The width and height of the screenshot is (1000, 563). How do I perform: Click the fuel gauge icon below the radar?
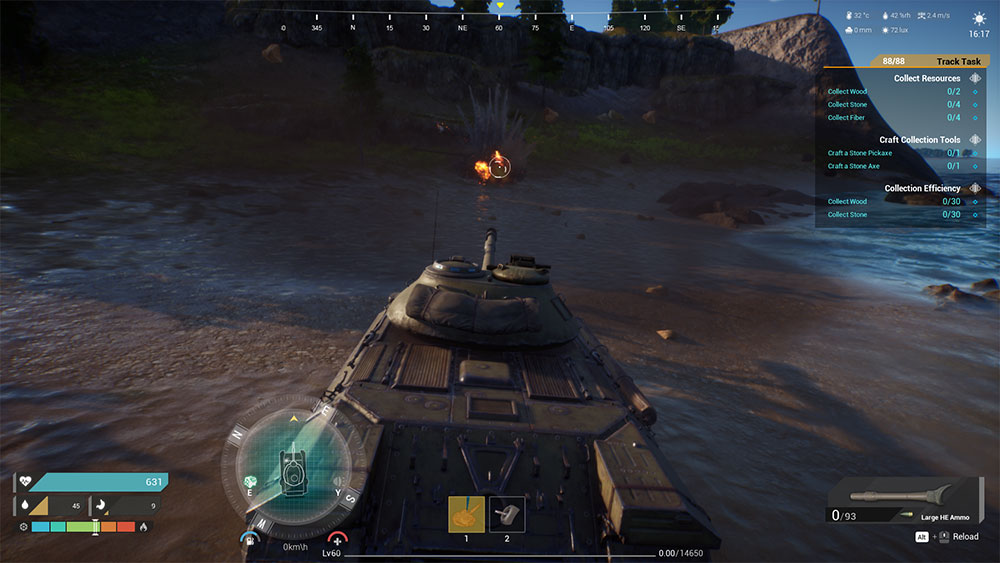click(247, 541)
